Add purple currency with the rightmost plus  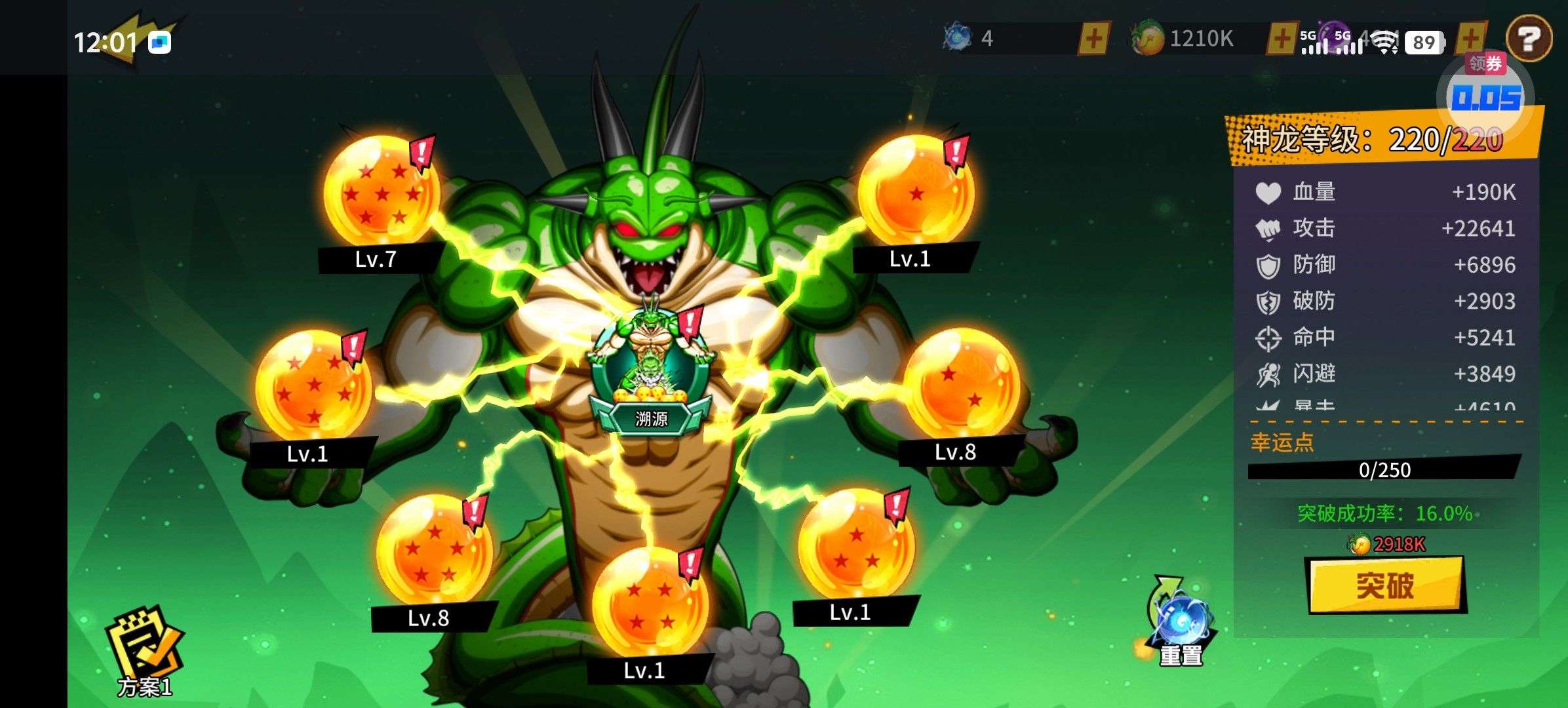point(1471,39)
